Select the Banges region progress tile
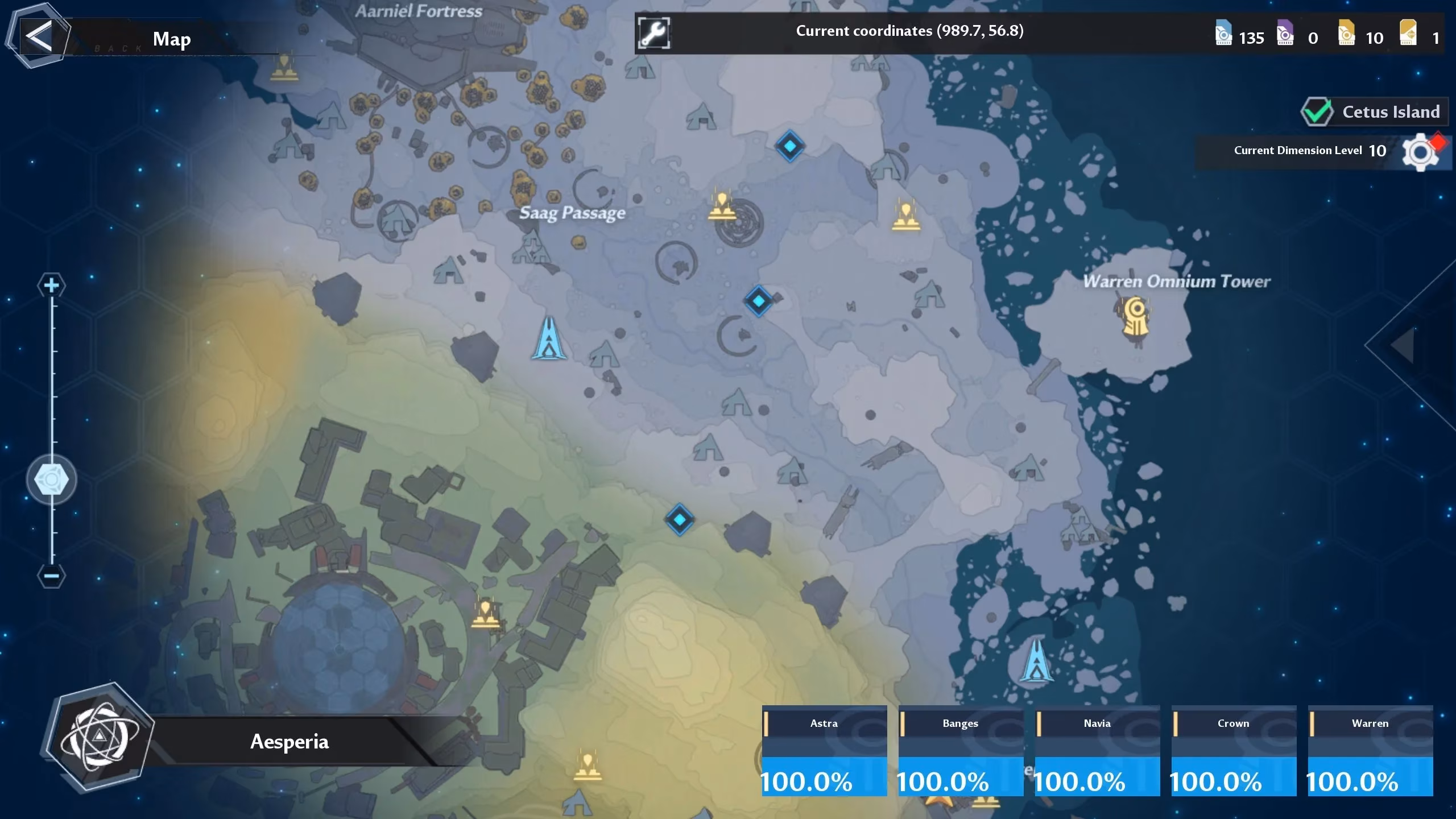 click(961, 751)
